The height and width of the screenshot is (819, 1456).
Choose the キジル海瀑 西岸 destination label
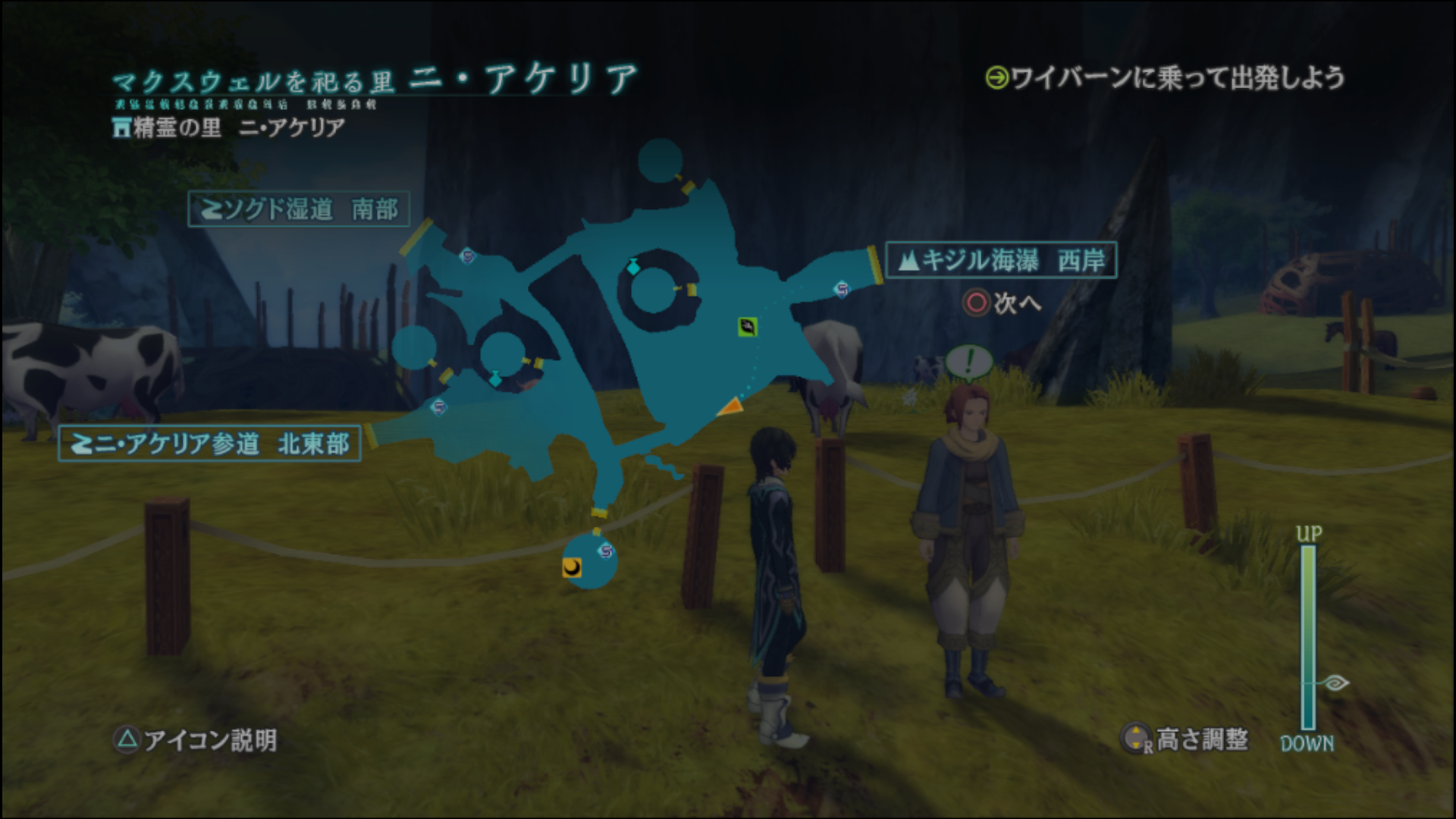pos(1001,261)
